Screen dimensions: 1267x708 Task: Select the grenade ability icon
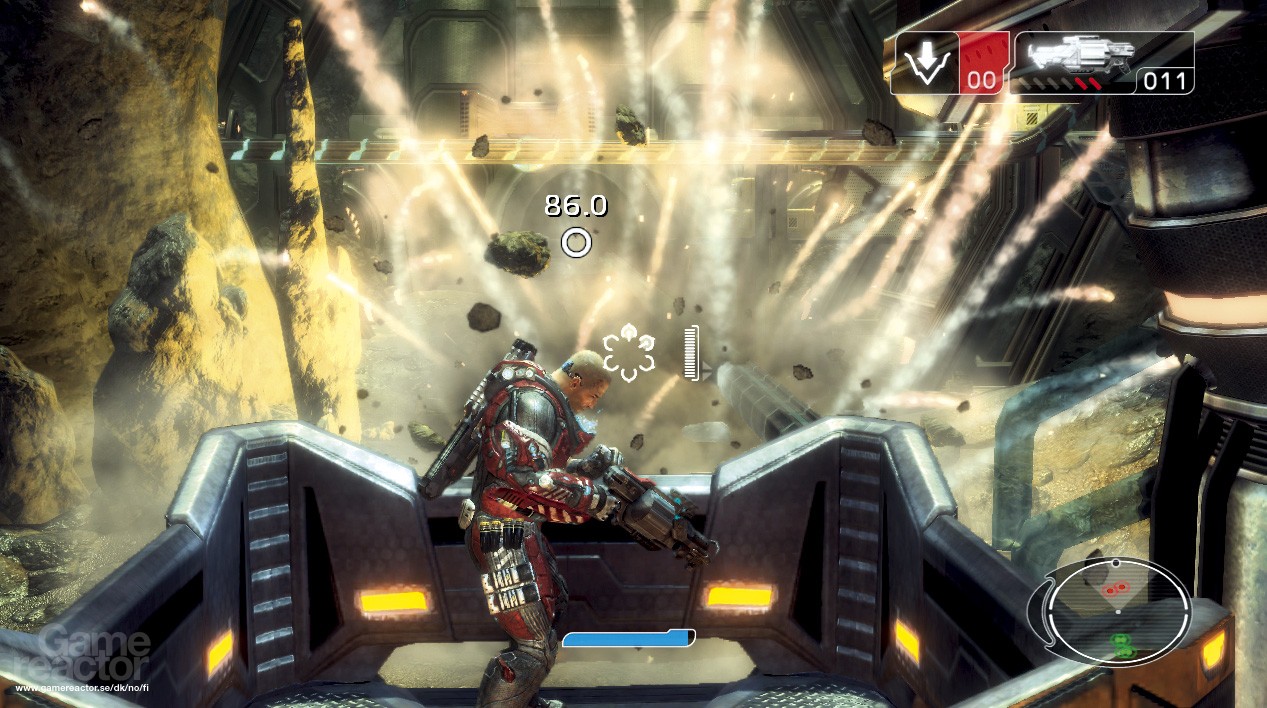coord(926,63)
